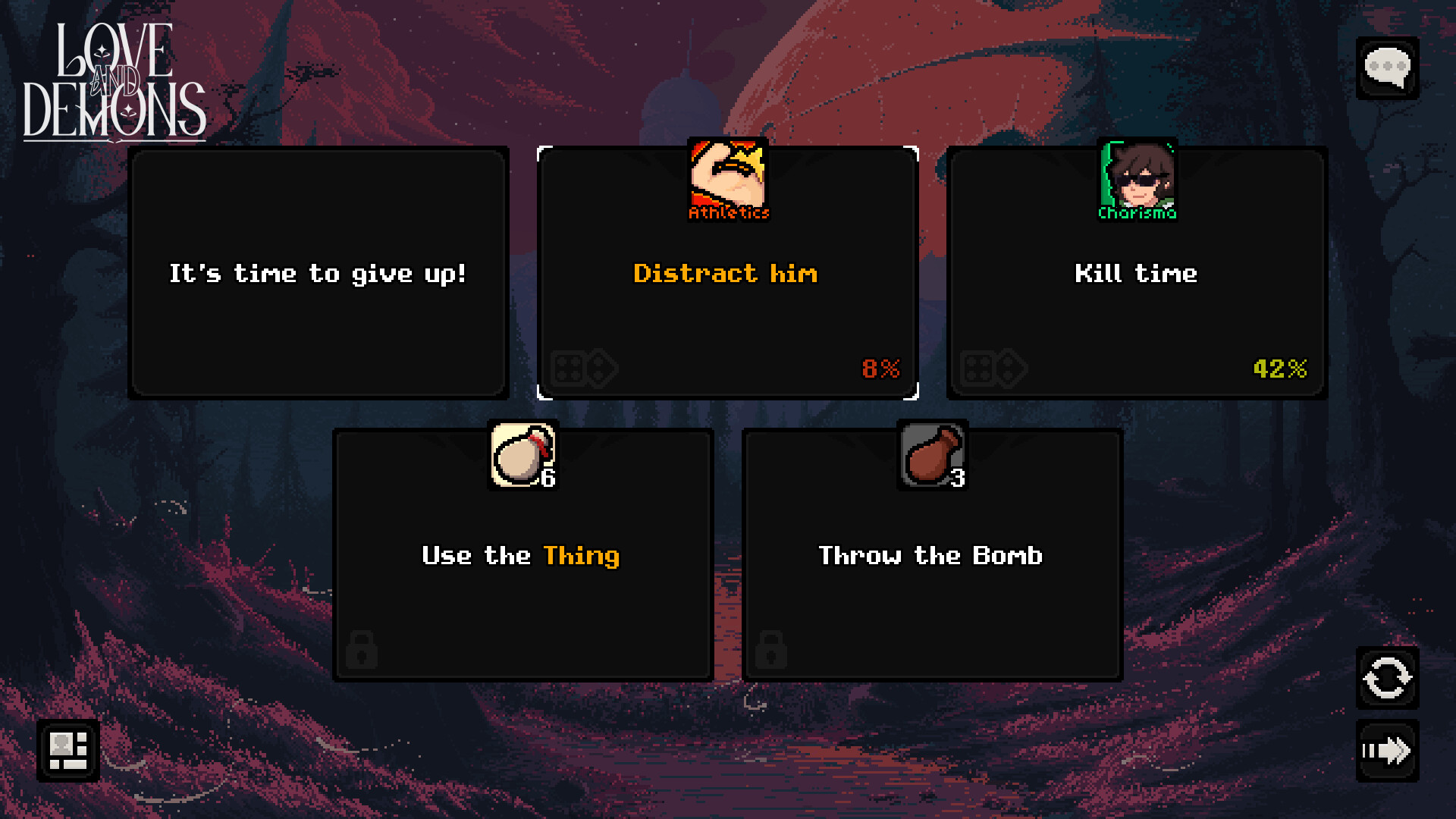Click the 42% success chance on Kill time
Viewport: 1456px width, 819px height.
click(x=1278, y=370)
